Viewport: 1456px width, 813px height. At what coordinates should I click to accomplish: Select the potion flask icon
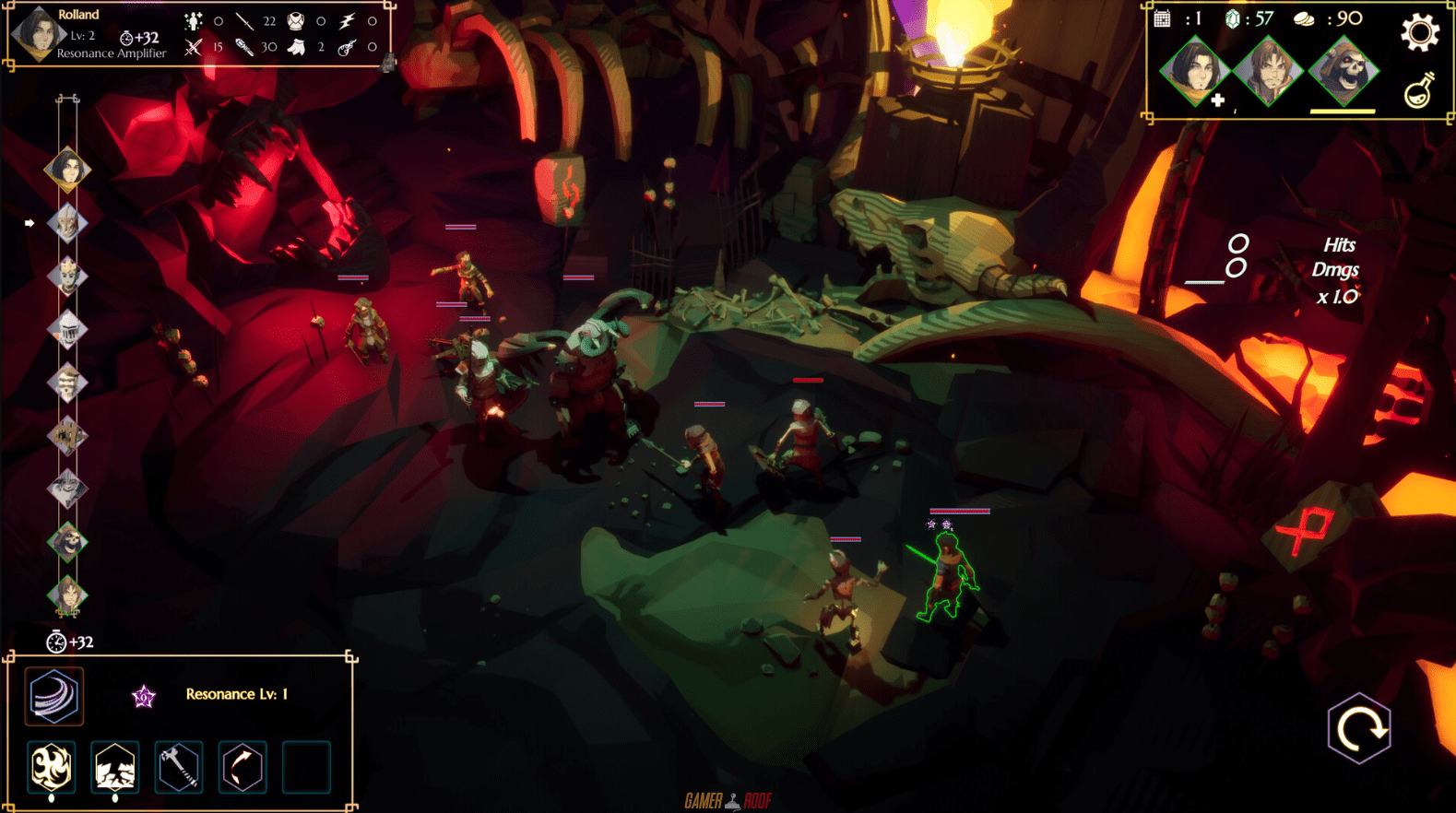point(1419,92)
